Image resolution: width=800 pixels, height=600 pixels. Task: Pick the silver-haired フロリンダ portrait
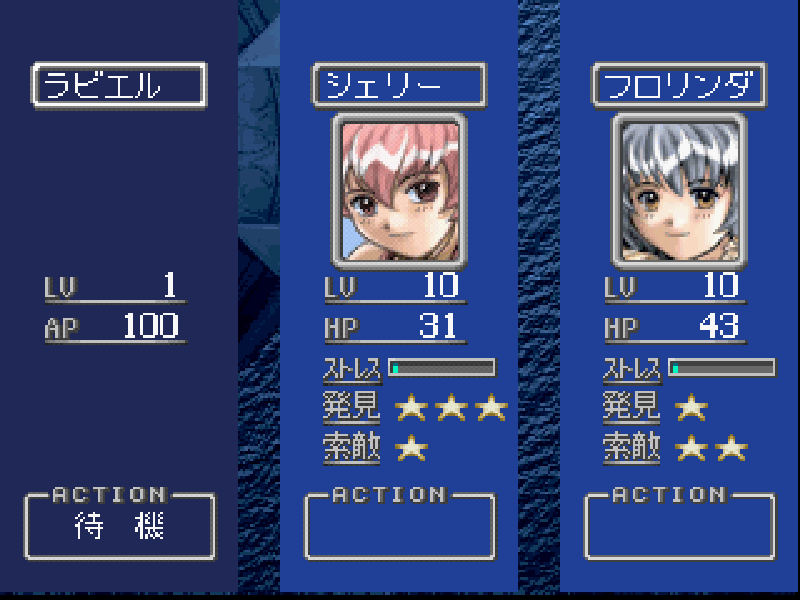tap(680, 190)
